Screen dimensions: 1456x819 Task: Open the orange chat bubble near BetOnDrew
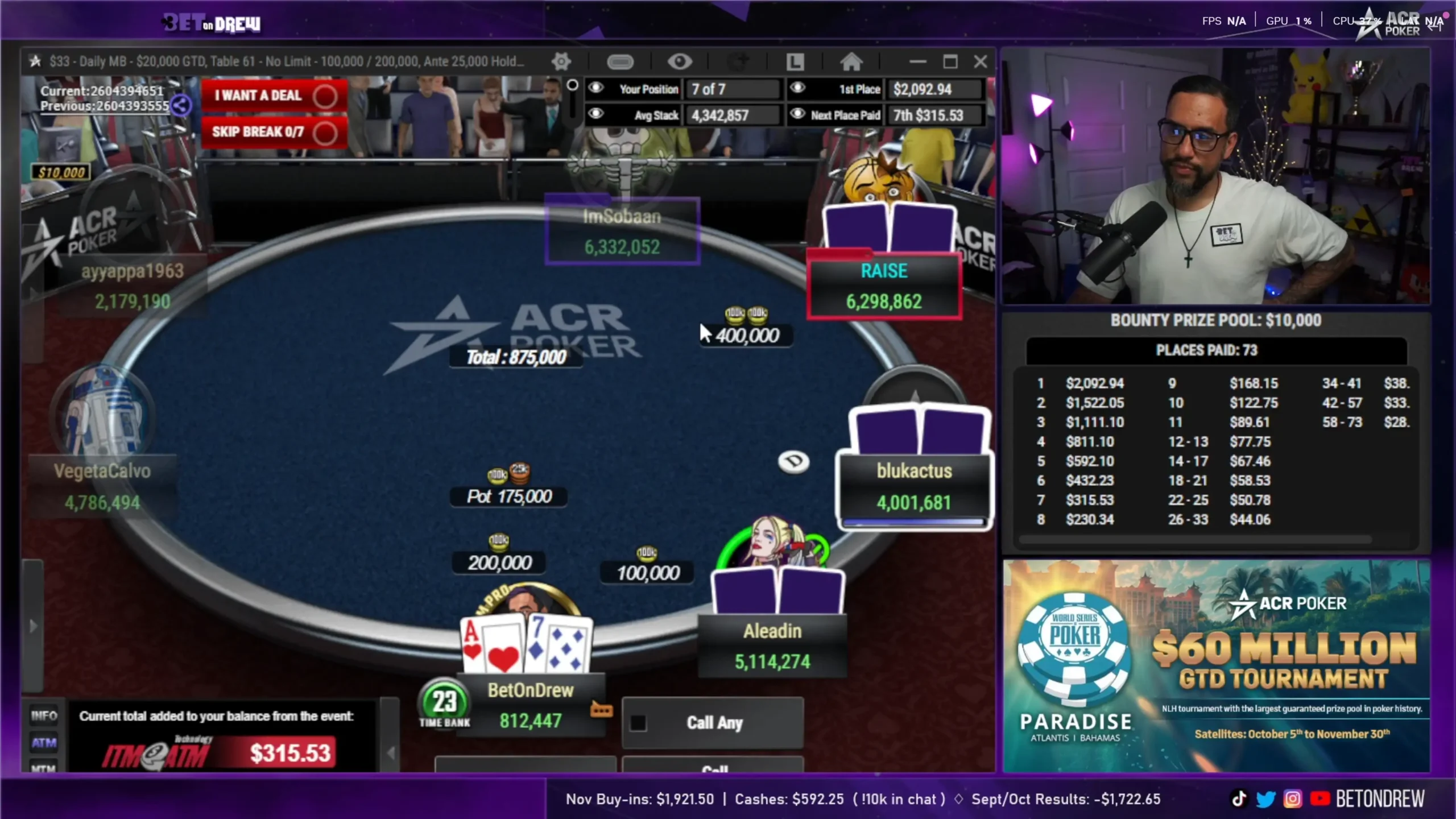pos(601,710)
